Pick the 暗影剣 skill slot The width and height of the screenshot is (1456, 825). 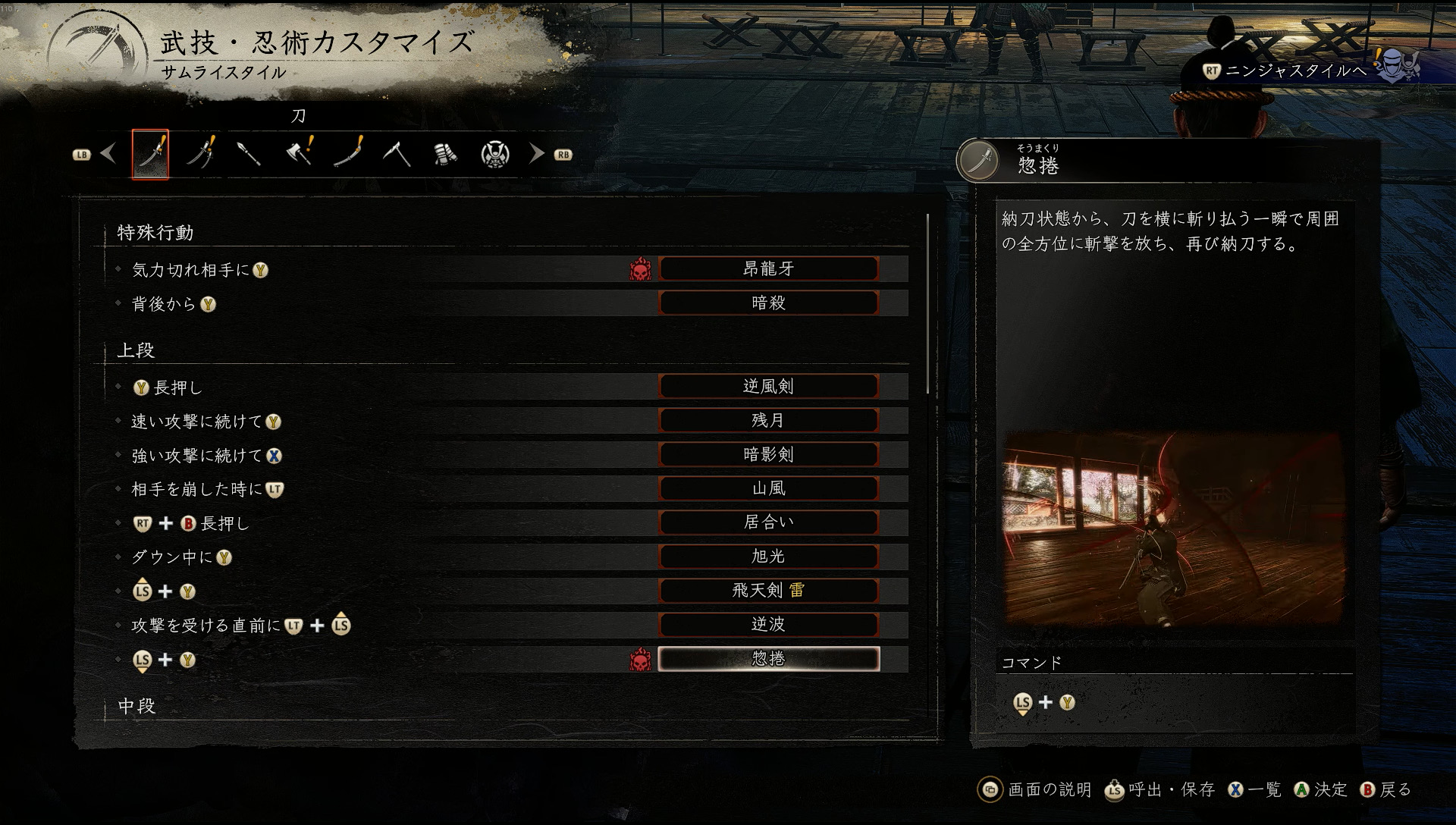click(x=768, y=454)
